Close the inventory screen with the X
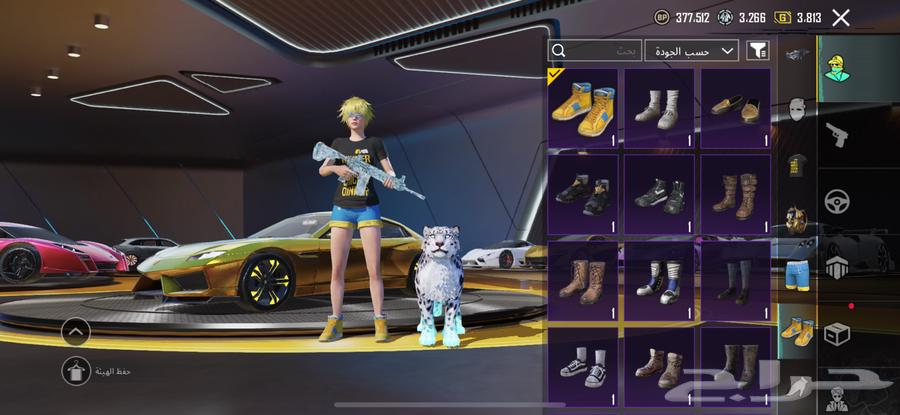Image resolution: width=900 pixels, height=415 pixels. click(x=841, y=17)
